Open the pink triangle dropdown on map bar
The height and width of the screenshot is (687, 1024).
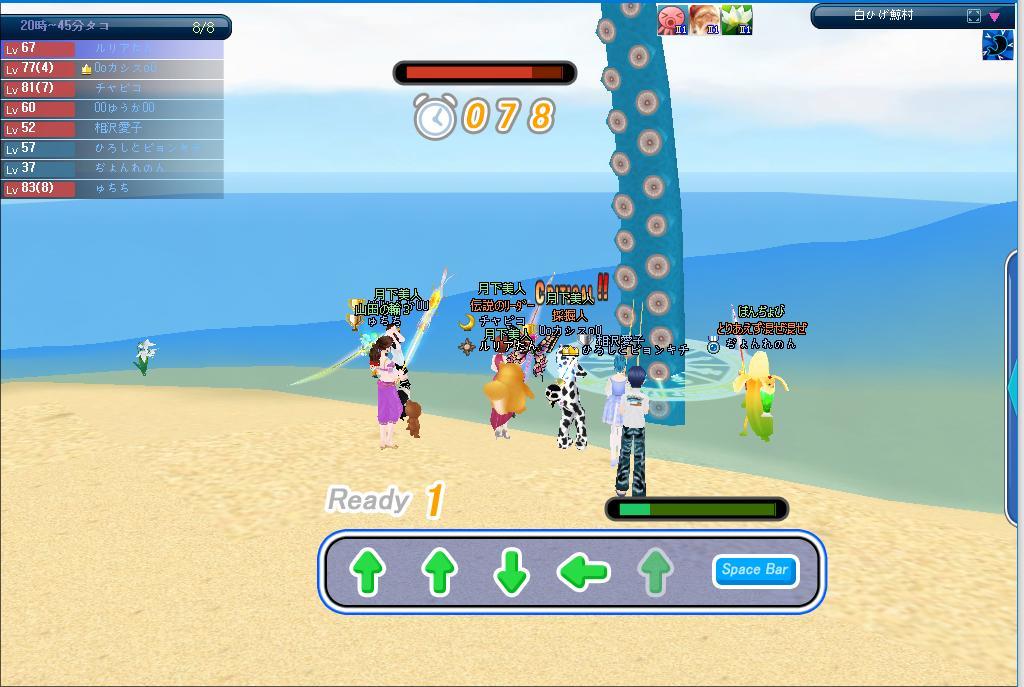click(x=994, y=16)
